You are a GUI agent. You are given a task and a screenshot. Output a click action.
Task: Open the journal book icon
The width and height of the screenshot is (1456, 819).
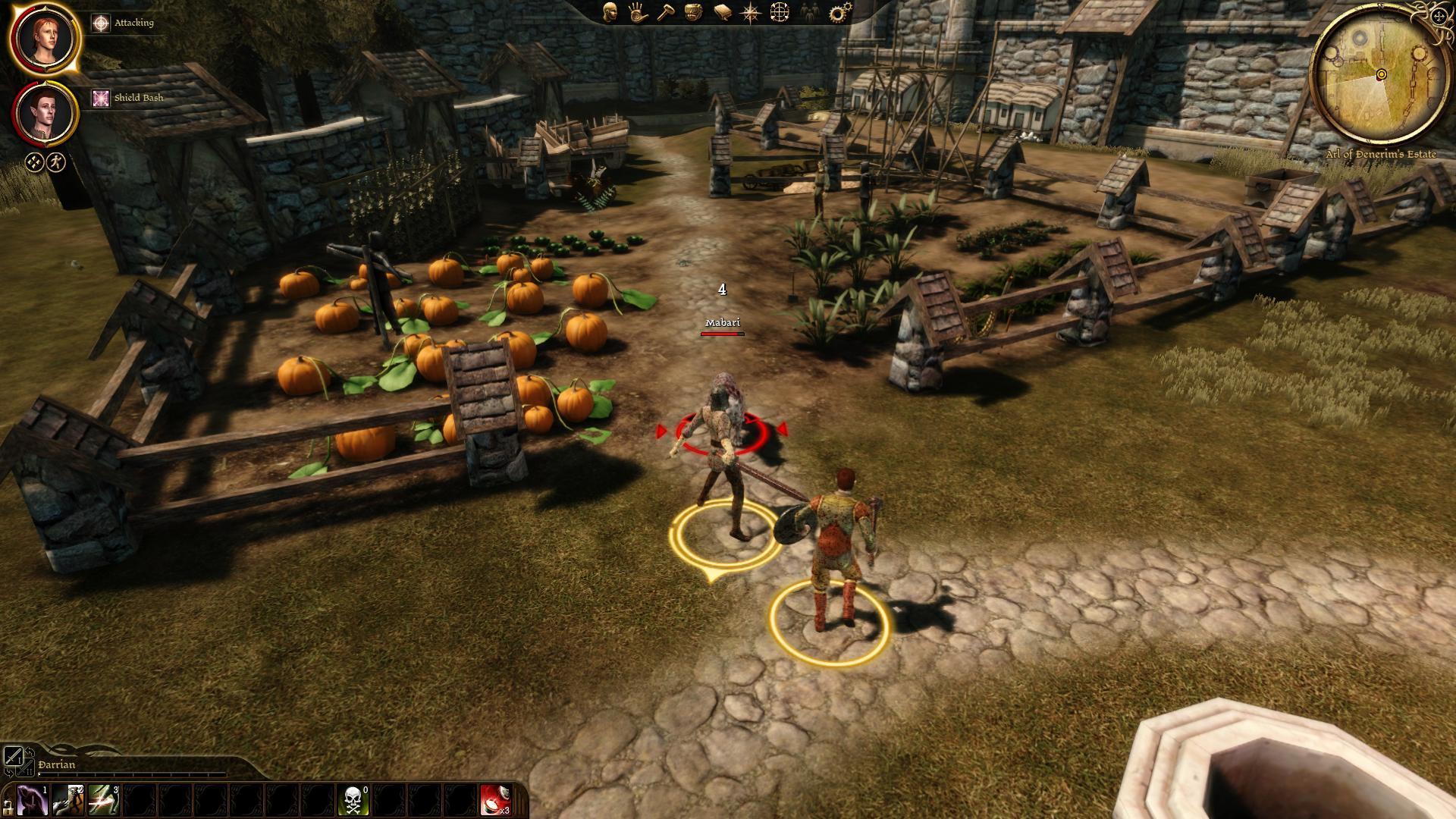(722, 12)
